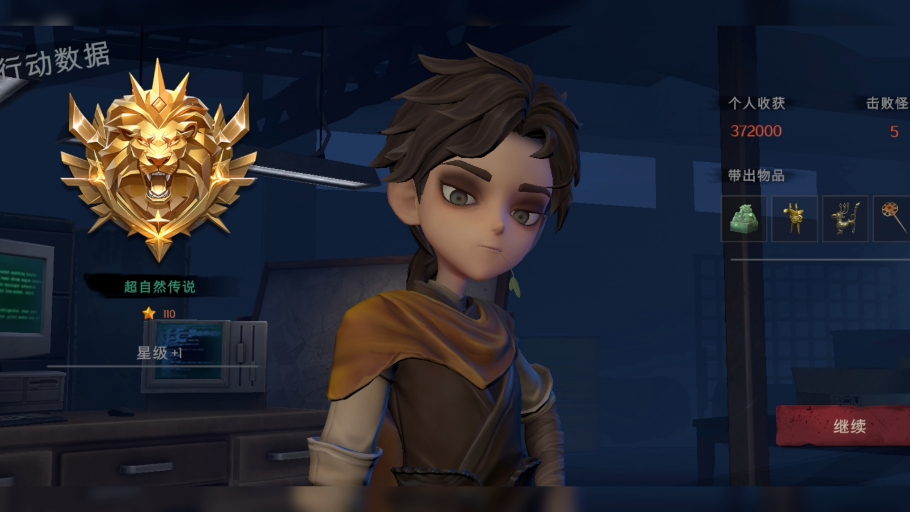The height and width of the screenshot is (512, 910).
Task: View the golden deer statue item
Action: pyautogui.click(x=845, y=218)
